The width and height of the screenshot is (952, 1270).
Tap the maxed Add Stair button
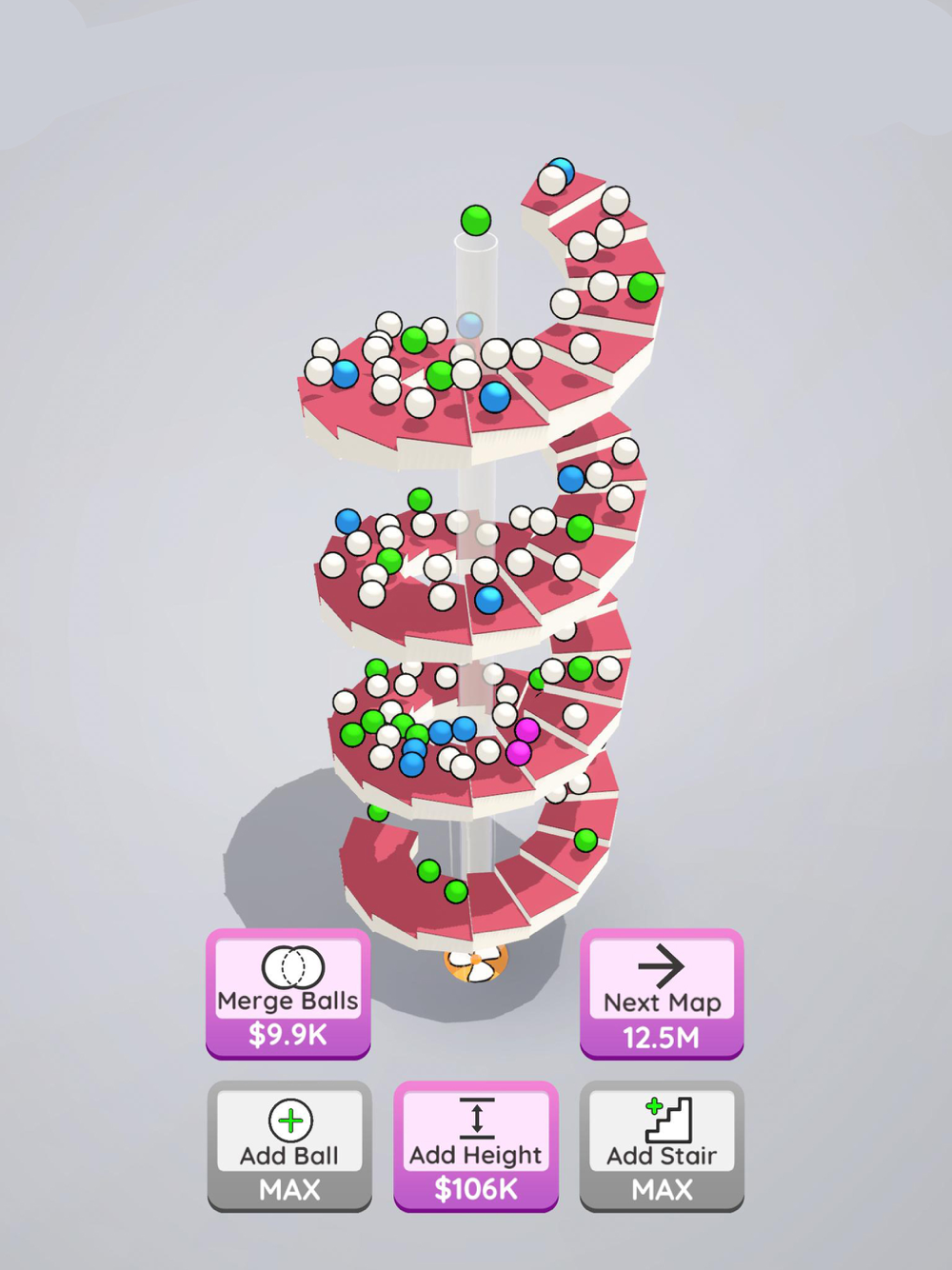[x=662, y=1146]
